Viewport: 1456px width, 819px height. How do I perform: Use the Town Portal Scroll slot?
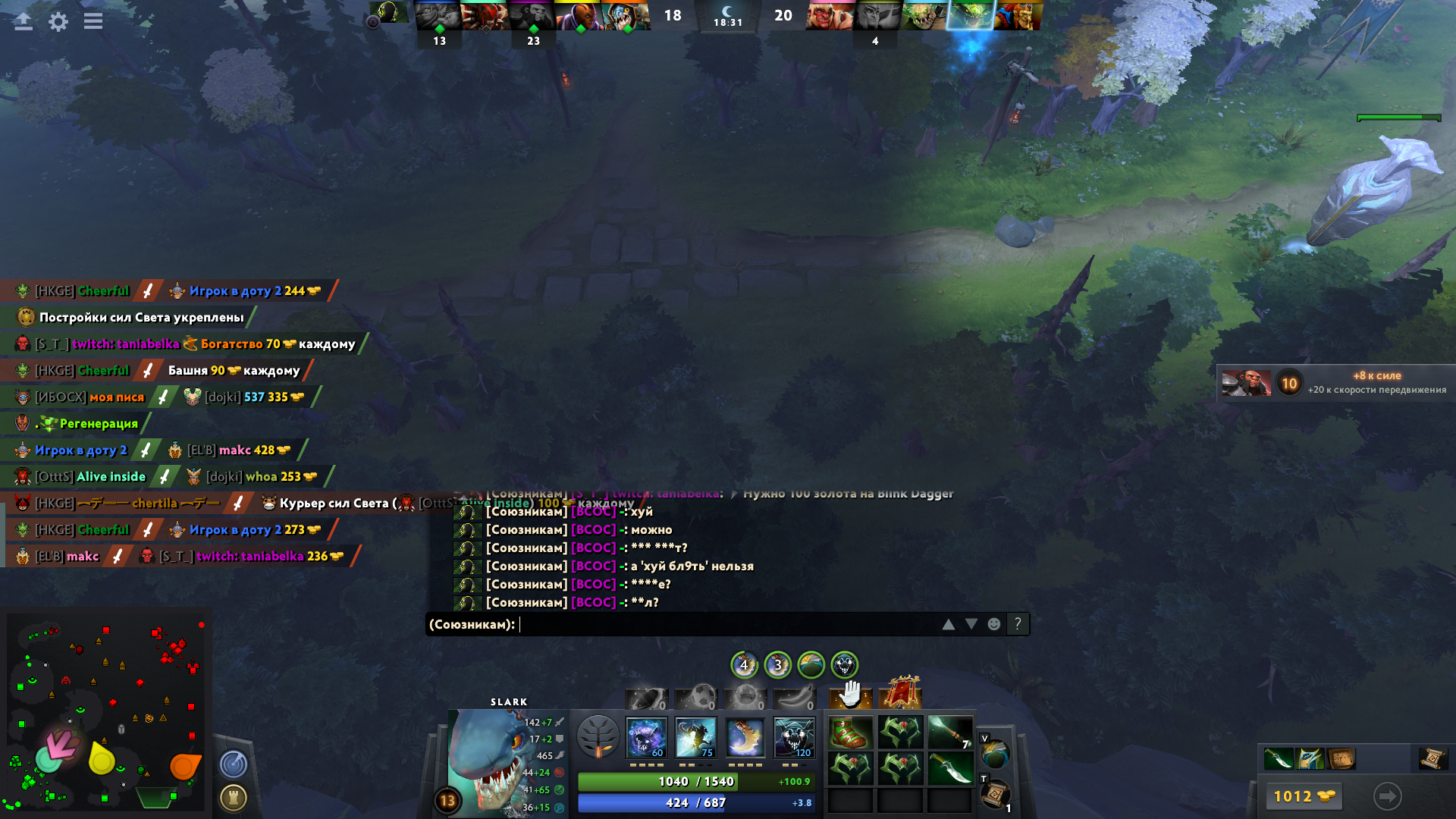pos(995,794)
